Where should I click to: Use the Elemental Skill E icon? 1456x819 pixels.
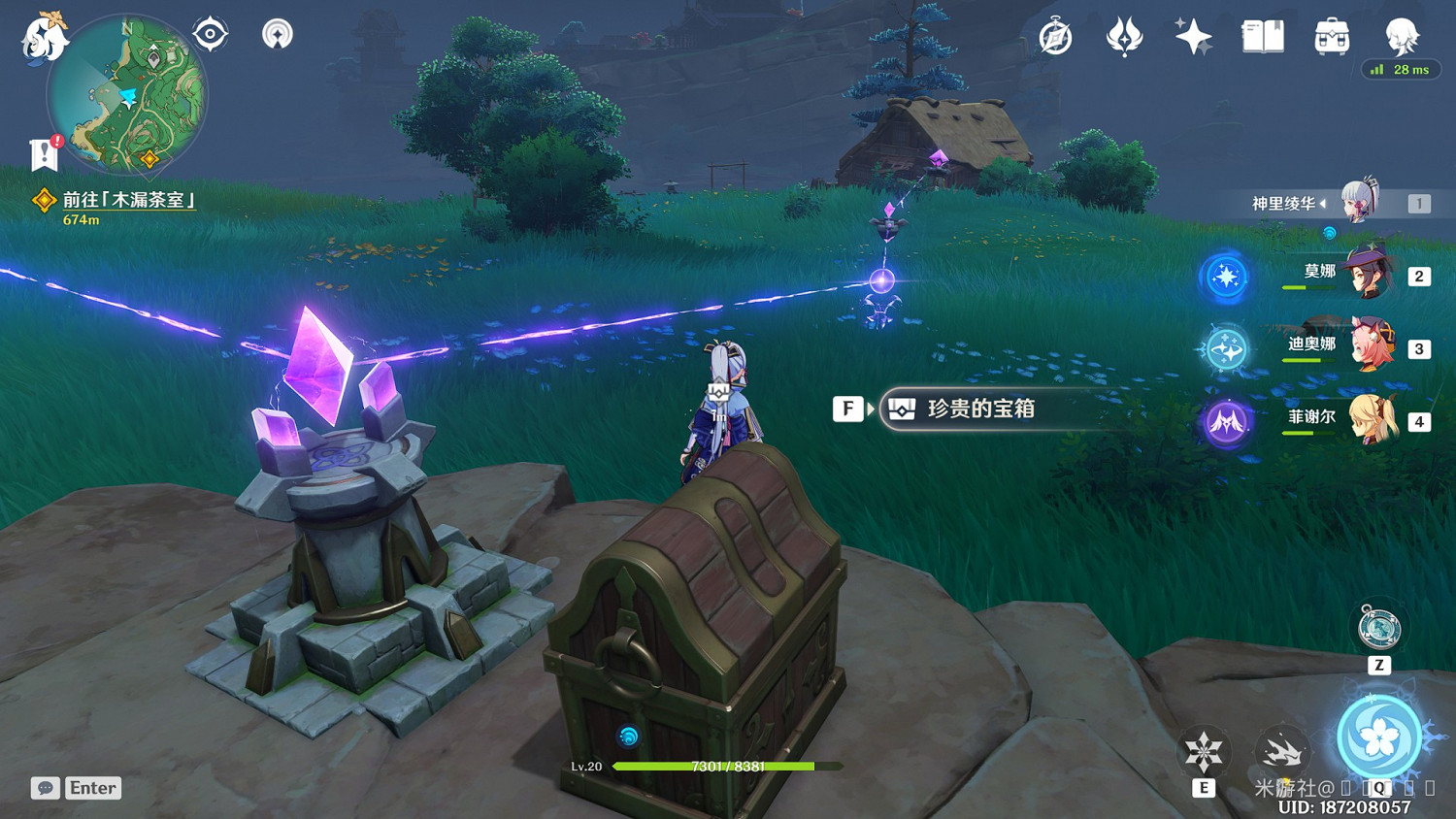pyautogui.click(x=1204, y=752)
